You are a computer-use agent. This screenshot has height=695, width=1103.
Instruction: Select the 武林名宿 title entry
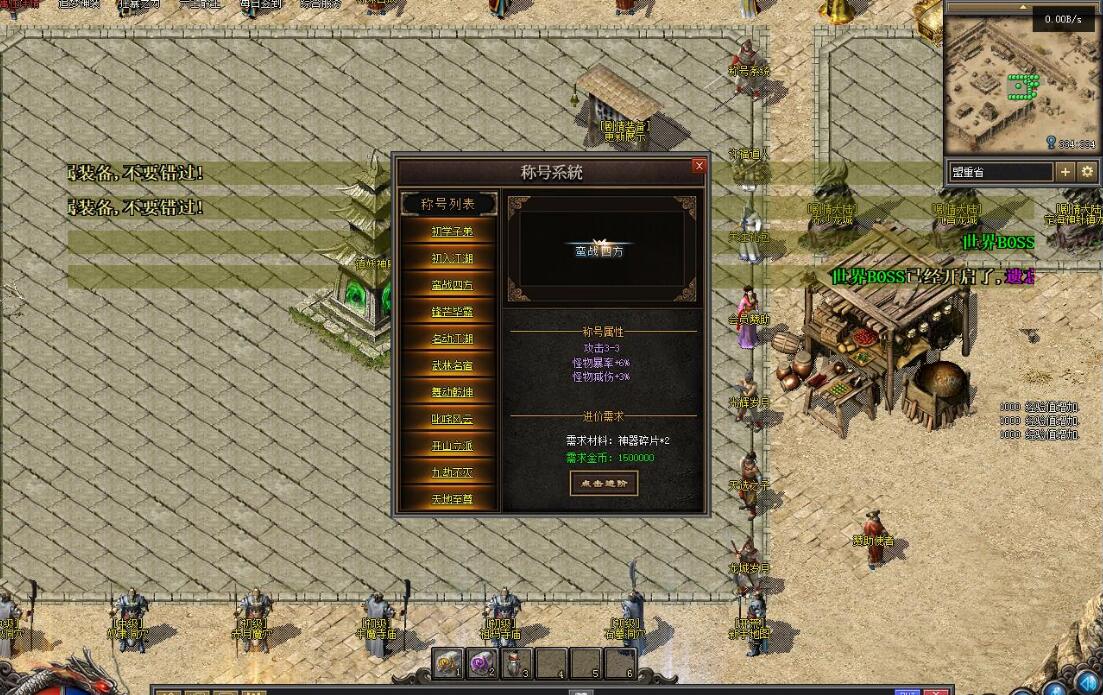click(451, 366)
